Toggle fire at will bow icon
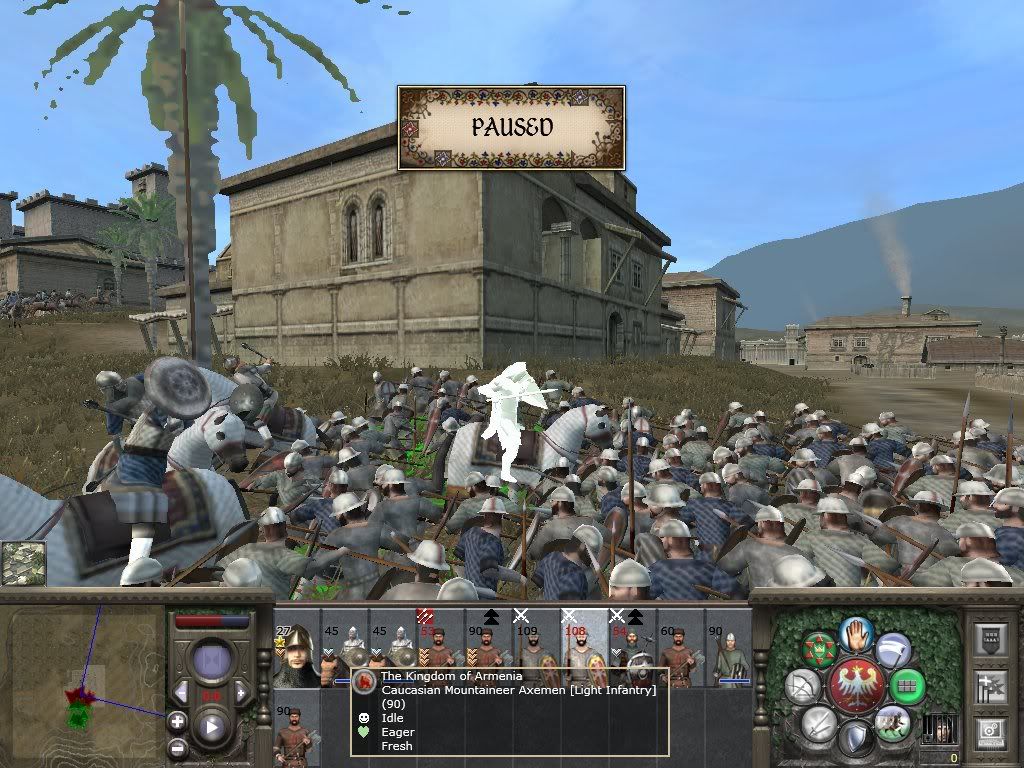 (x=802, y=686)
